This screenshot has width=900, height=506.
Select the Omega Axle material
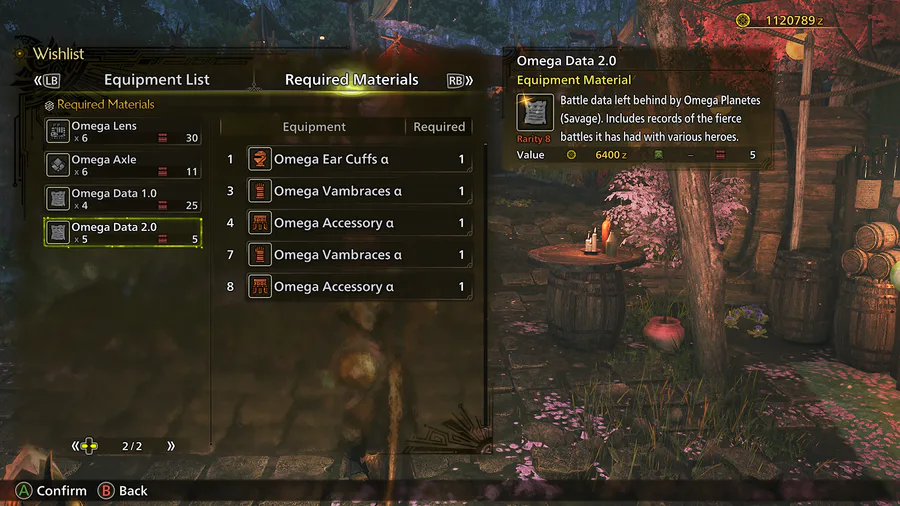pos(123,165)
